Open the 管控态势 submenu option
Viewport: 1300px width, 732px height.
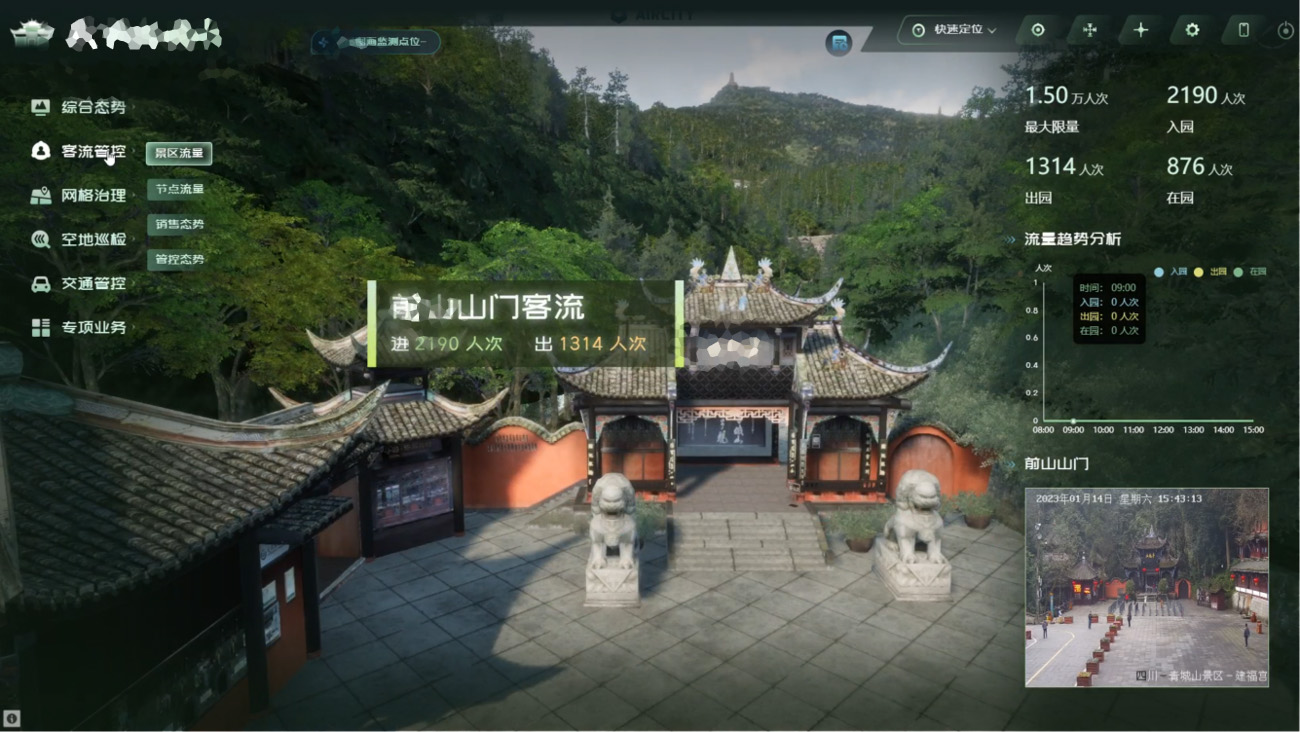179,259
